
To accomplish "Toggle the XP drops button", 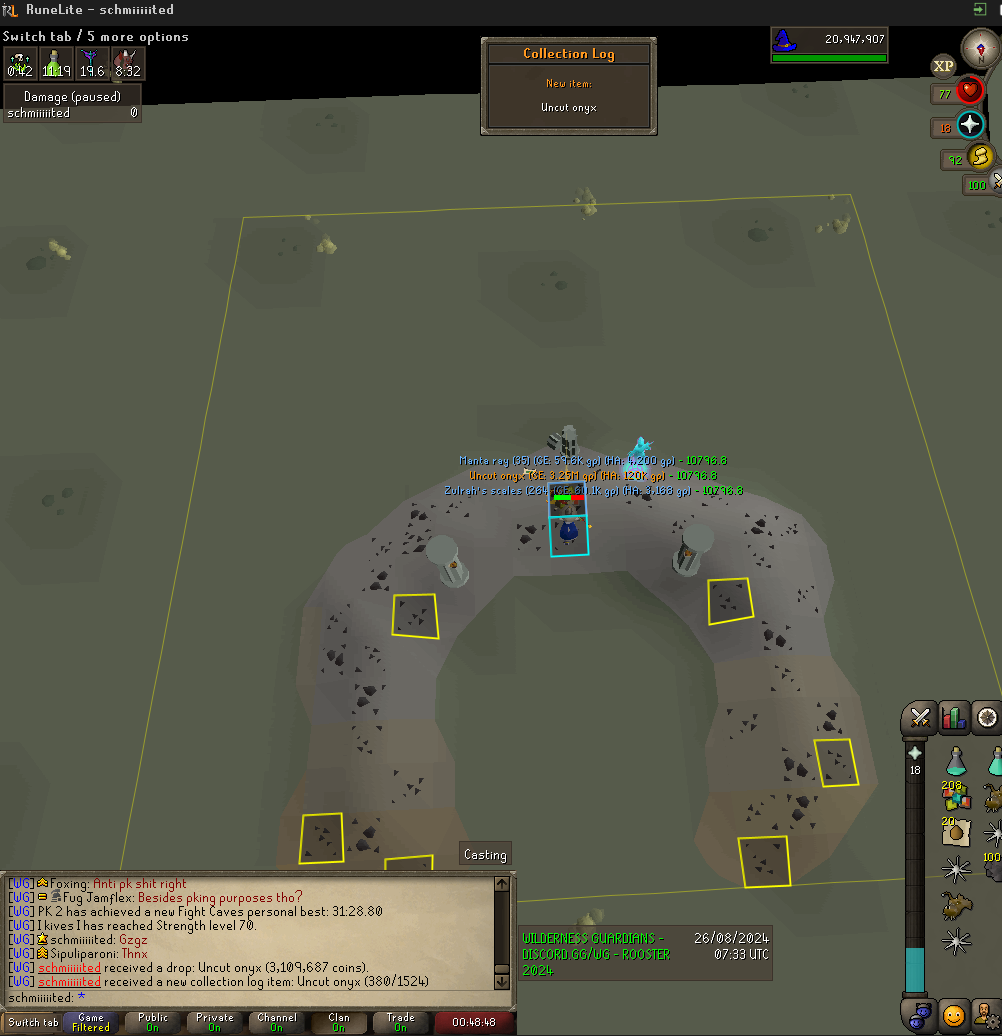I will point(943,67).
